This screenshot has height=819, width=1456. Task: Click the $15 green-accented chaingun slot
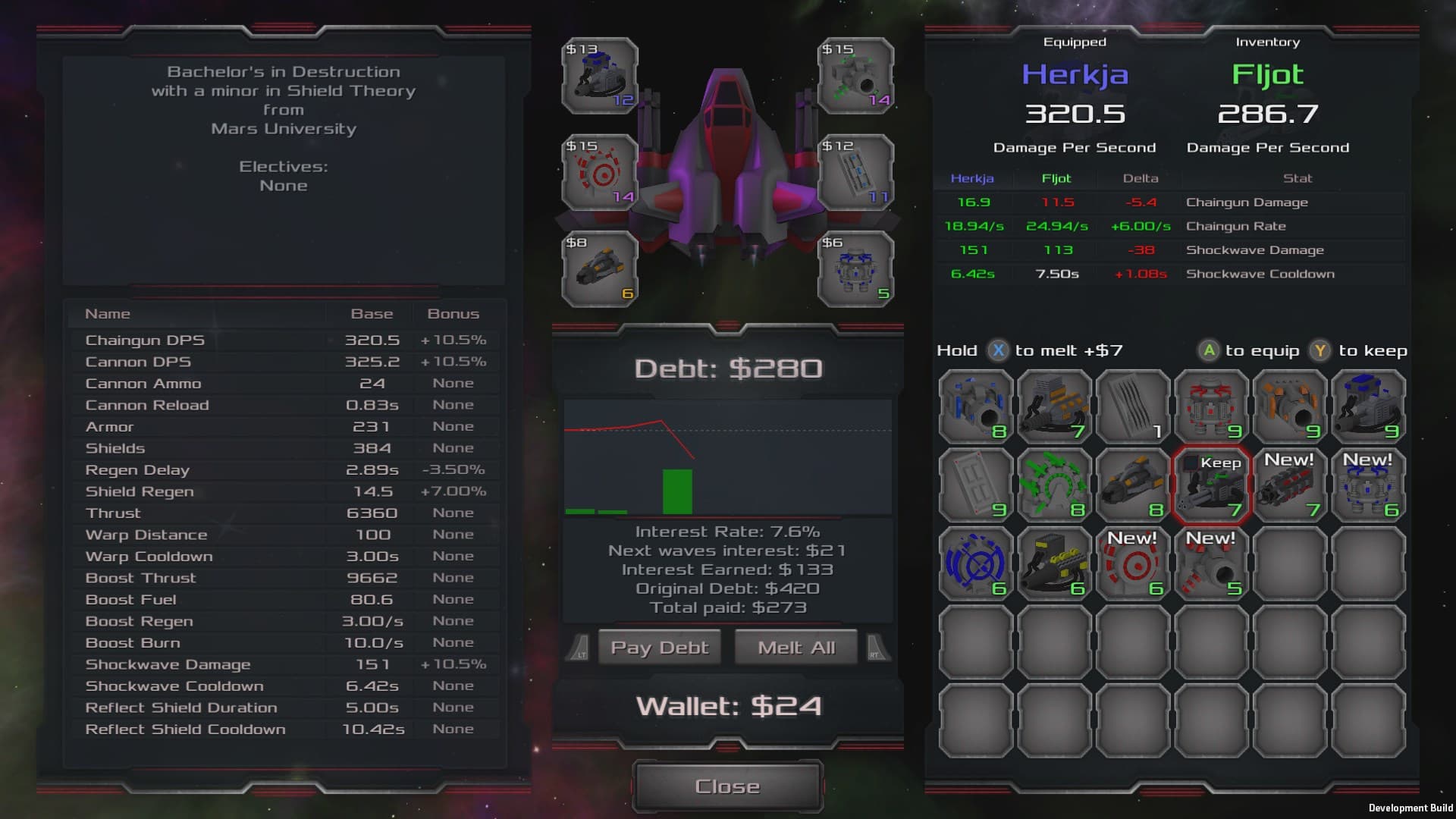pos(855,76)
